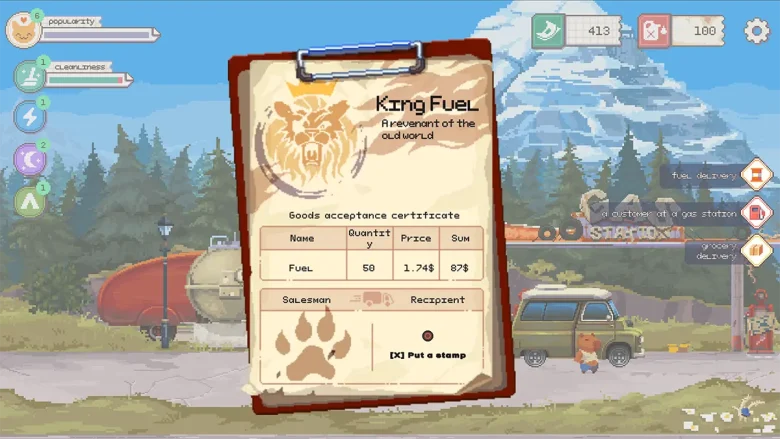Open the cleanliness broom icon
The image size is (780, 439).
[x=29, y=76]
